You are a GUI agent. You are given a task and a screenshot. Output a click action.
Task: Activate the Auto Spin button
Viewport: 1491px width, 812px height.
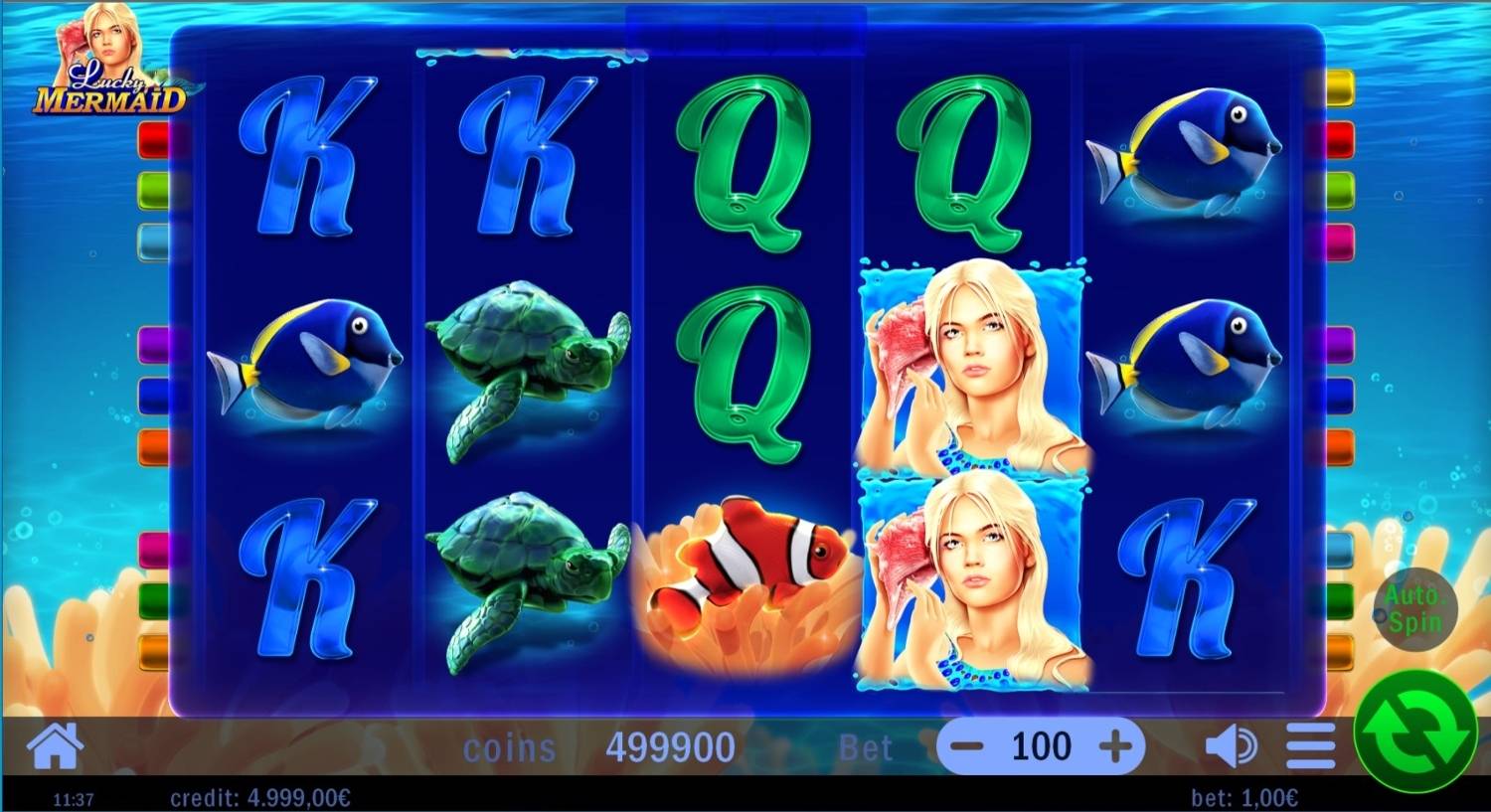pos(1416,608)
